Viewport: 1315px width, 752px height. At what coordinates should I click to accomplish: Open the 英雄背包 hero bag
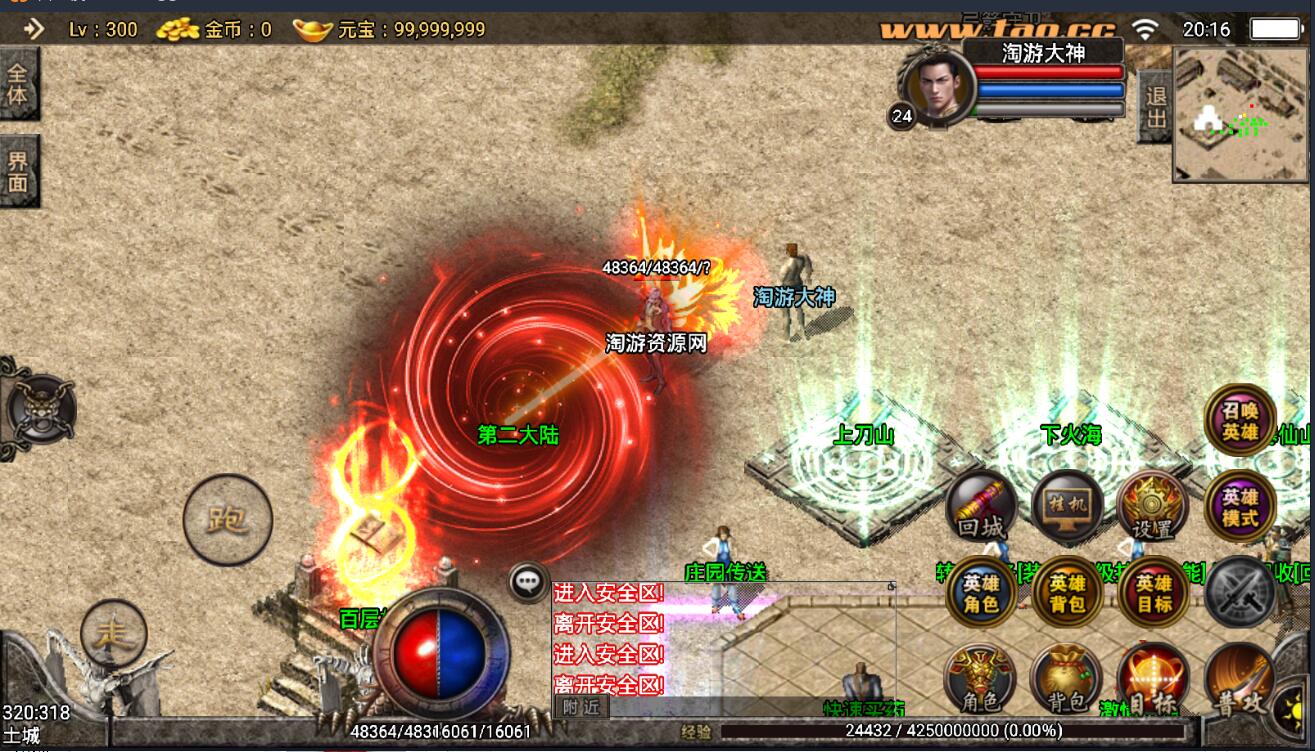tap(1067, 593)
